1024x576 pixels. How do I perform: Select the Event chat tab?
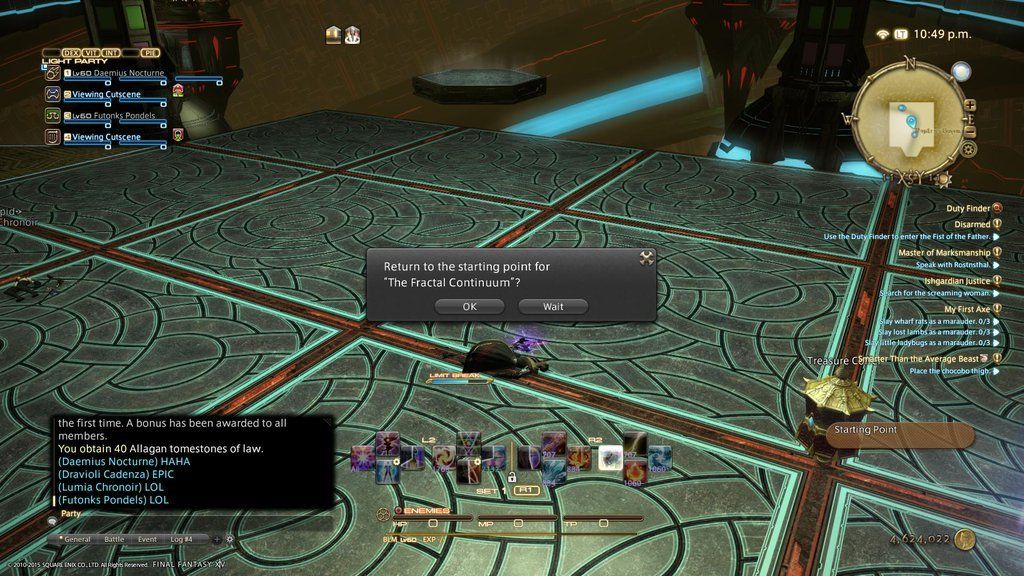click(x=147, y=539)
